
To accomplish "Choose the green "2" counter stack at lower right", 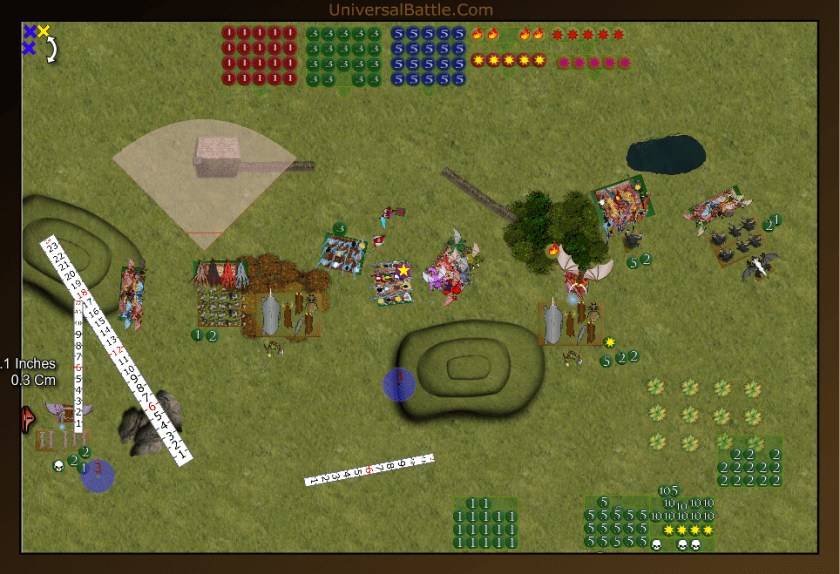I will click(749, 467).
